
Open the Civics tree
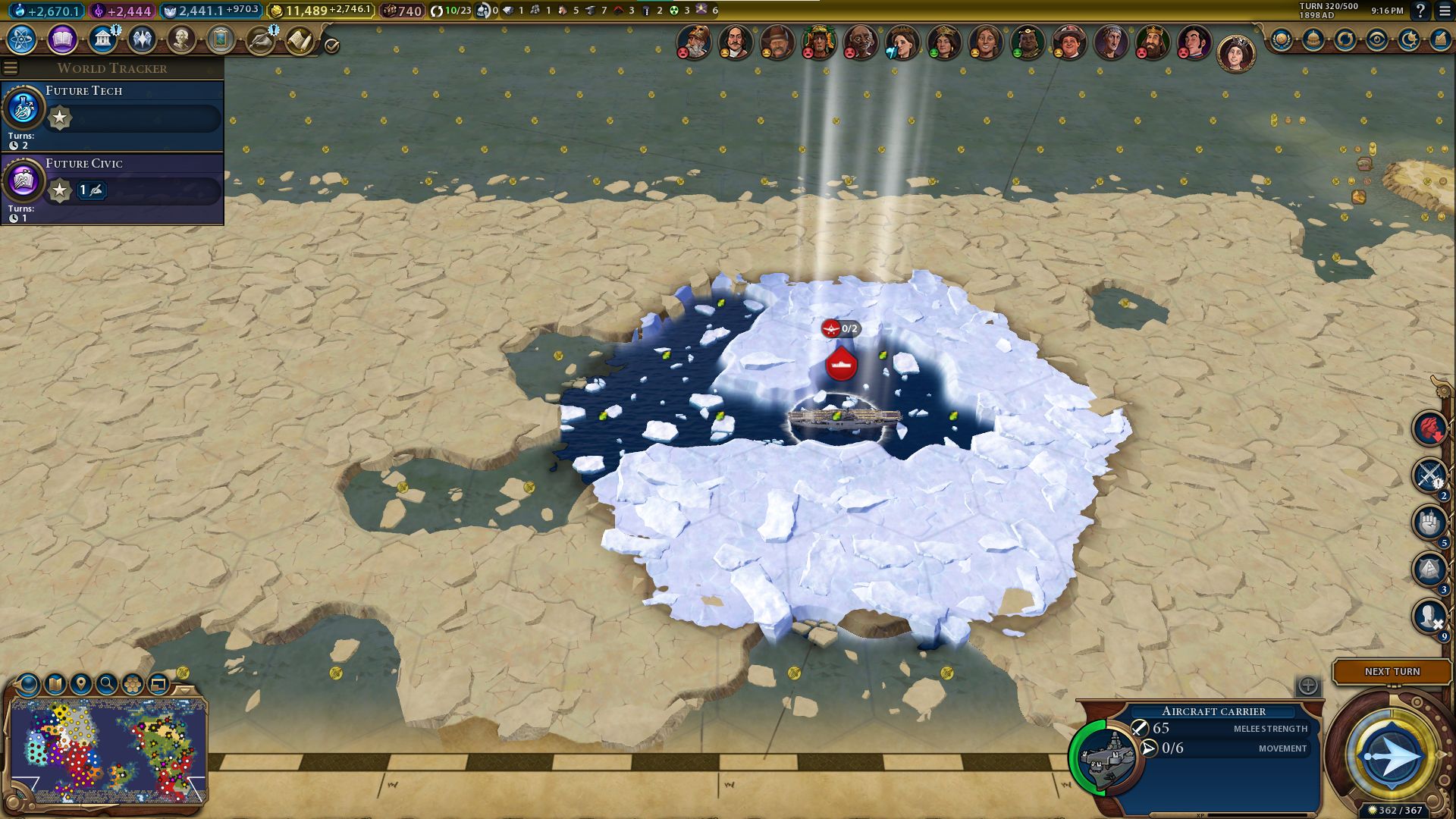(60, 39)
